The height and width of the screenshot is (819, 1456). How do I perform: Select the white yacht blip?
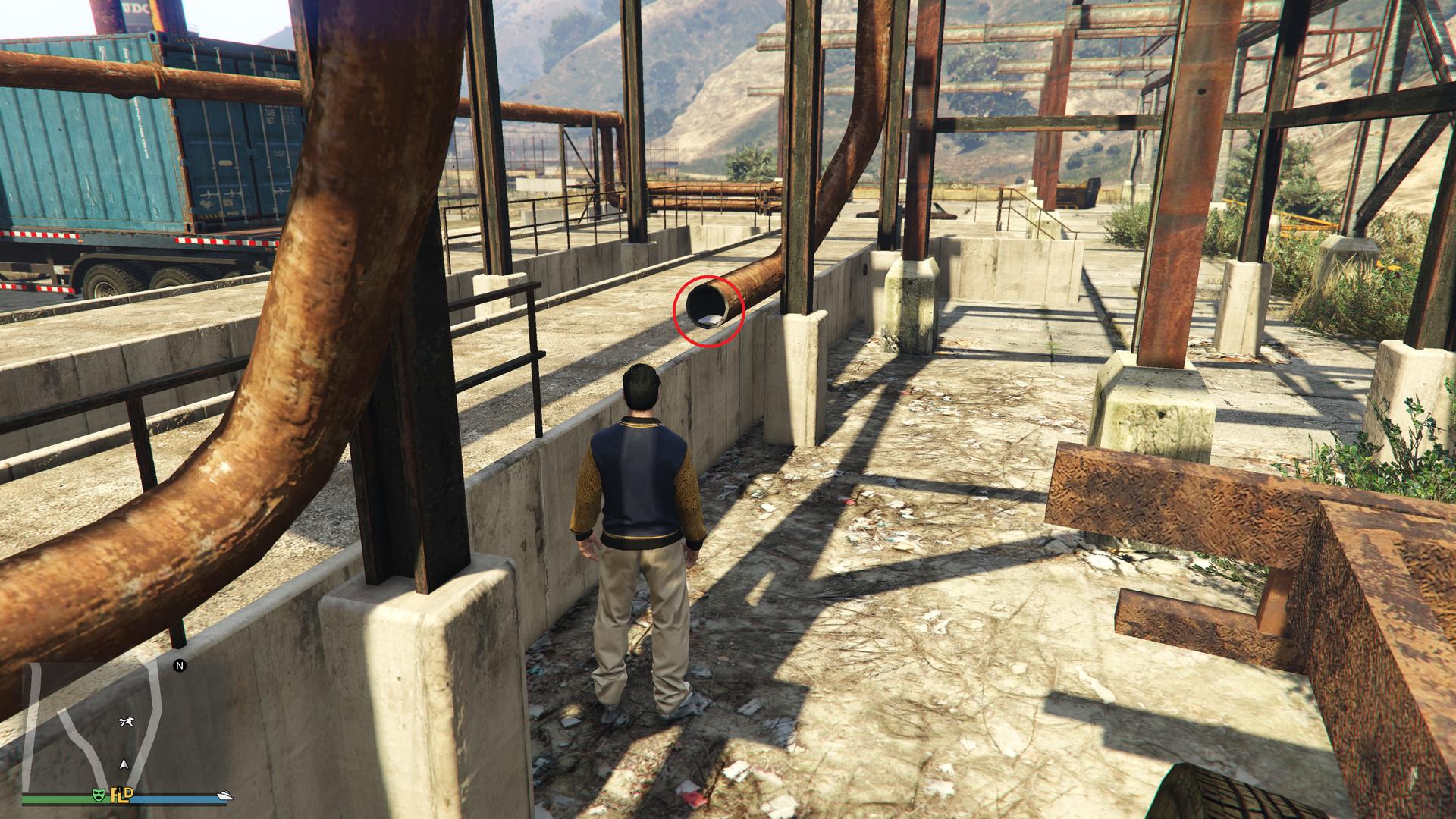coord(225,795)
